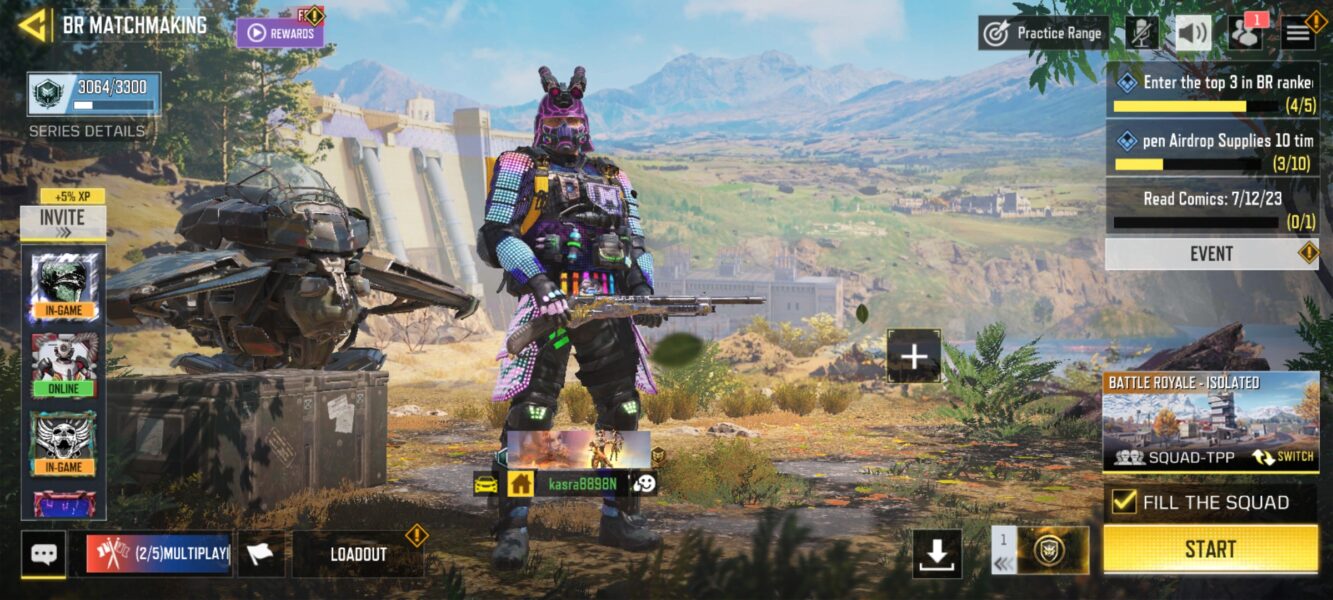This screenshot has width=1333, height=600.
Task: Open the Rewards button
Action: click(x=280, y=33)
